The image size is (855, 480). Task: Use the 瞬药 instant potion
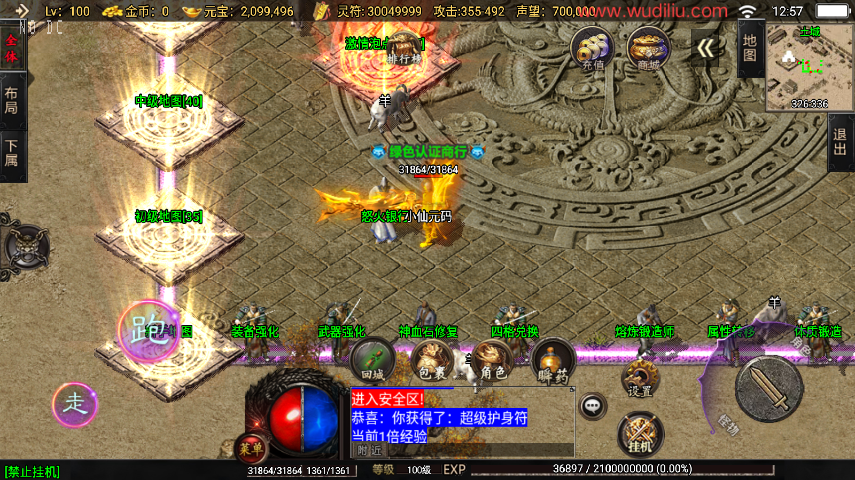point(552,361)
